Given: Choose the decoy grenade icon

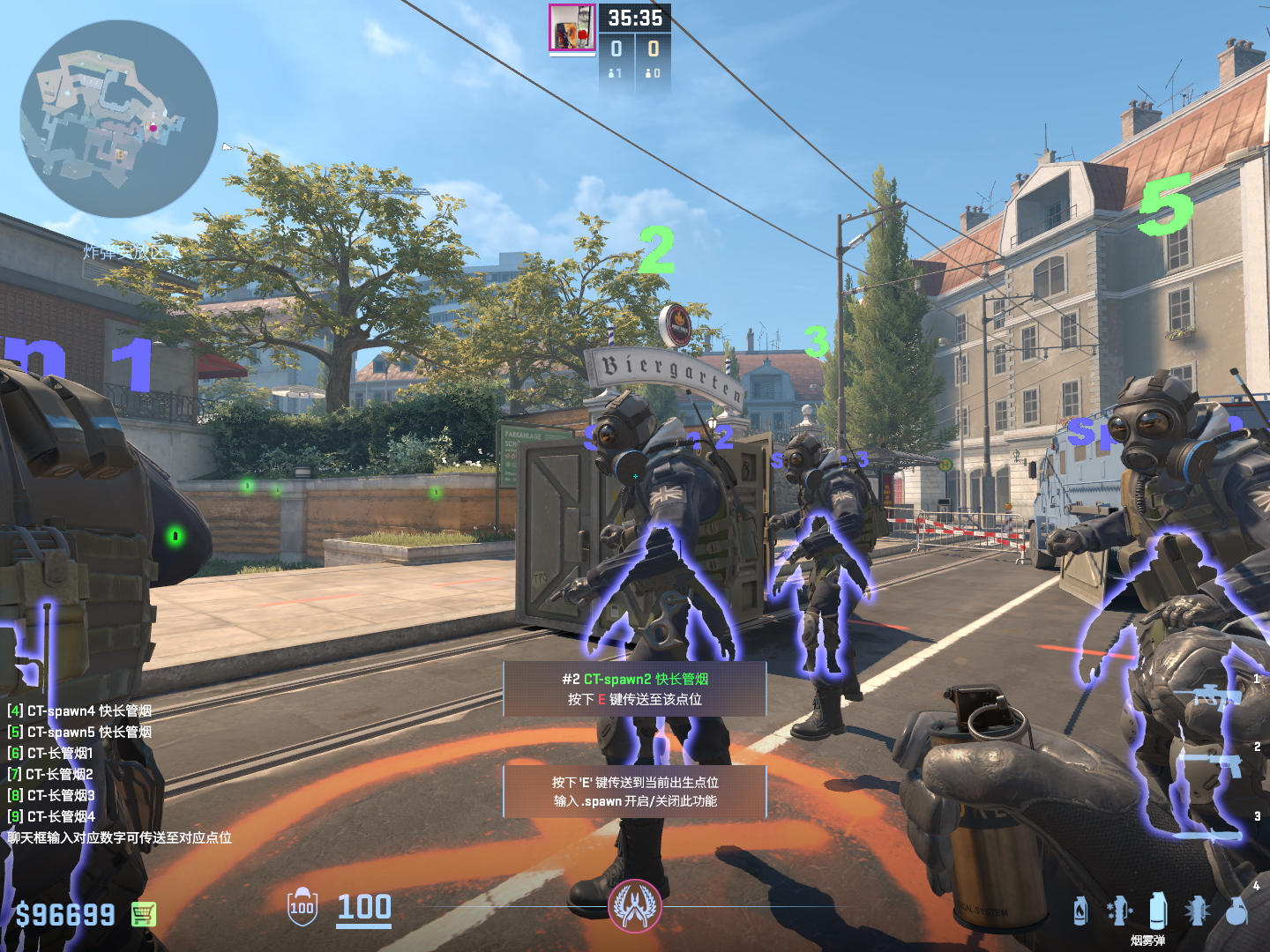Looking at the screenshot, I should 1119,911.
